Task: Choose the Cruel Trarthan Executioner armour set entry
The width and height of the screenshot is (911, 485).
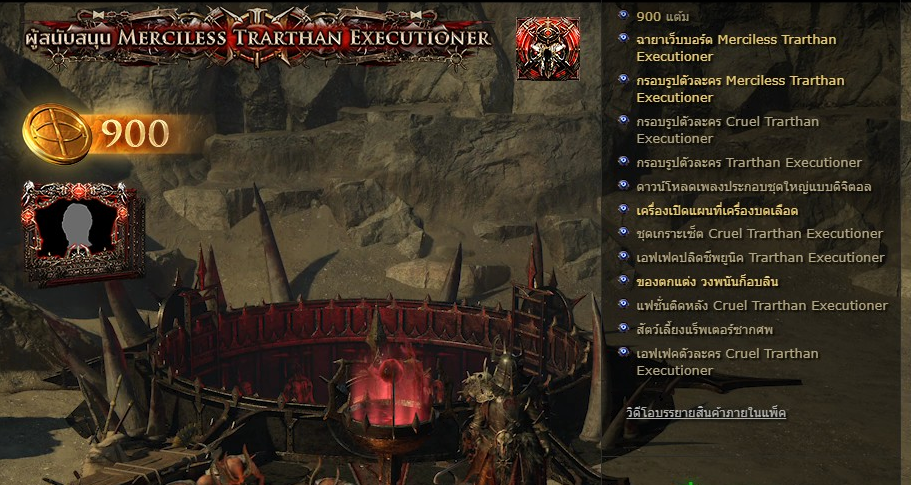Action: [759, 234]
